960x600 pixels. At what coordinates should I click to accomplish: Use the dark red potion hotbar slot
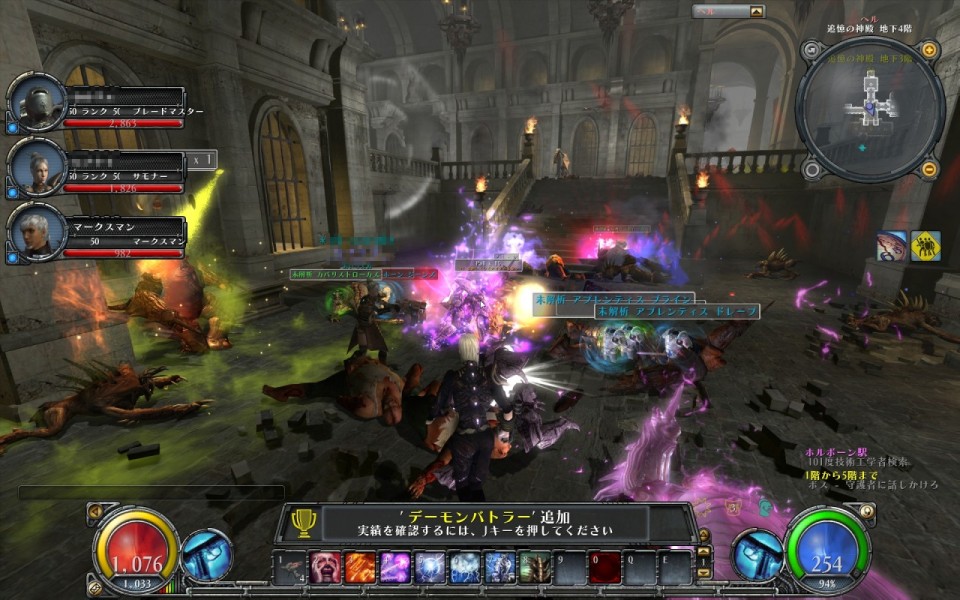pyautogui.click(x=603, y=567)
